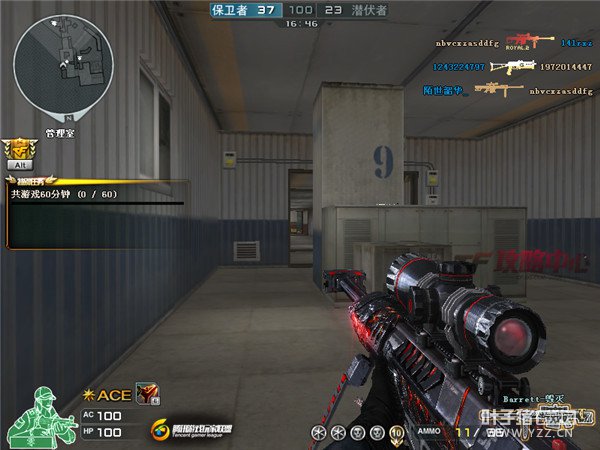600x450 pixels.
Task: Select the gold number 10 medal icon
Action: [x=395, y=432]
